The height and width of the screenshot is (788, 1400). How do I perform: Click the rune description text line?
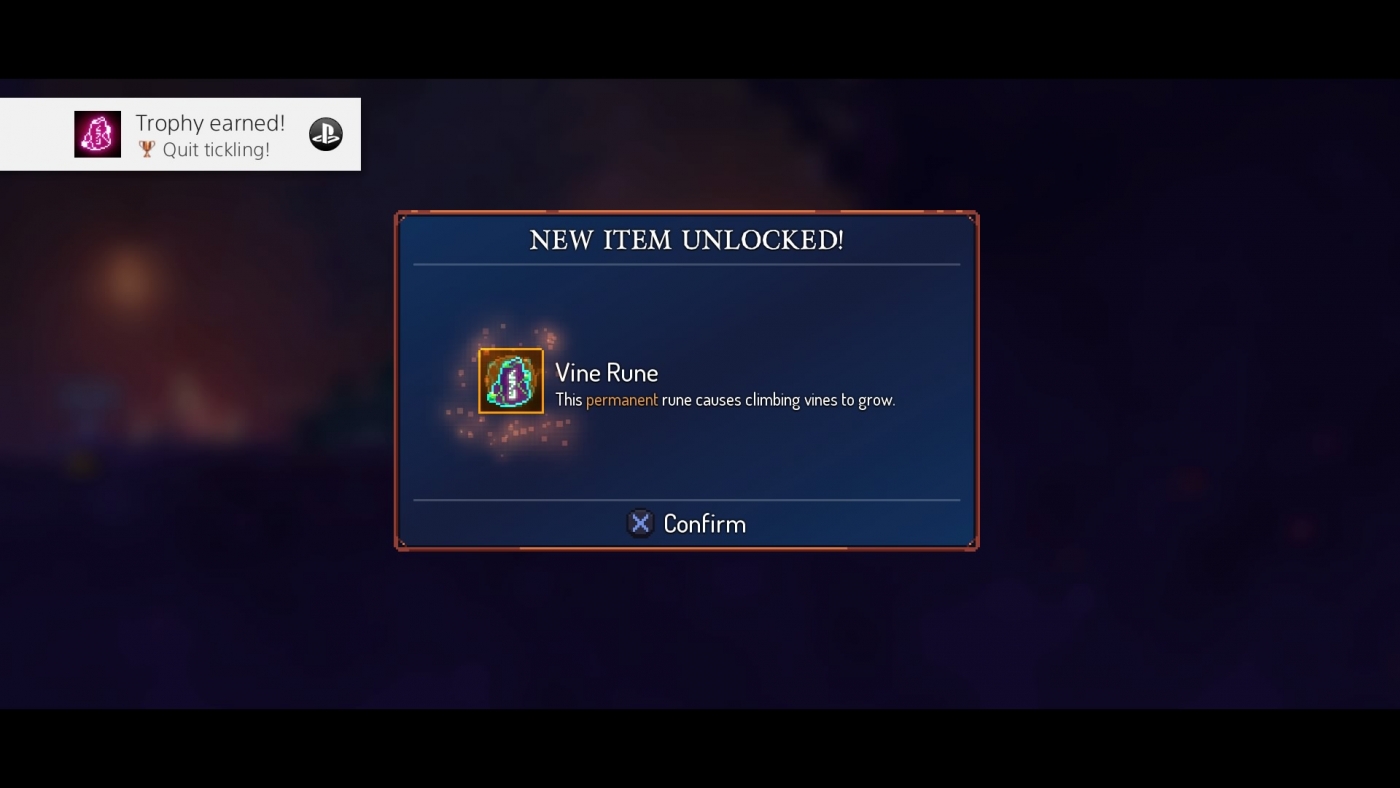tap(725, 399)
